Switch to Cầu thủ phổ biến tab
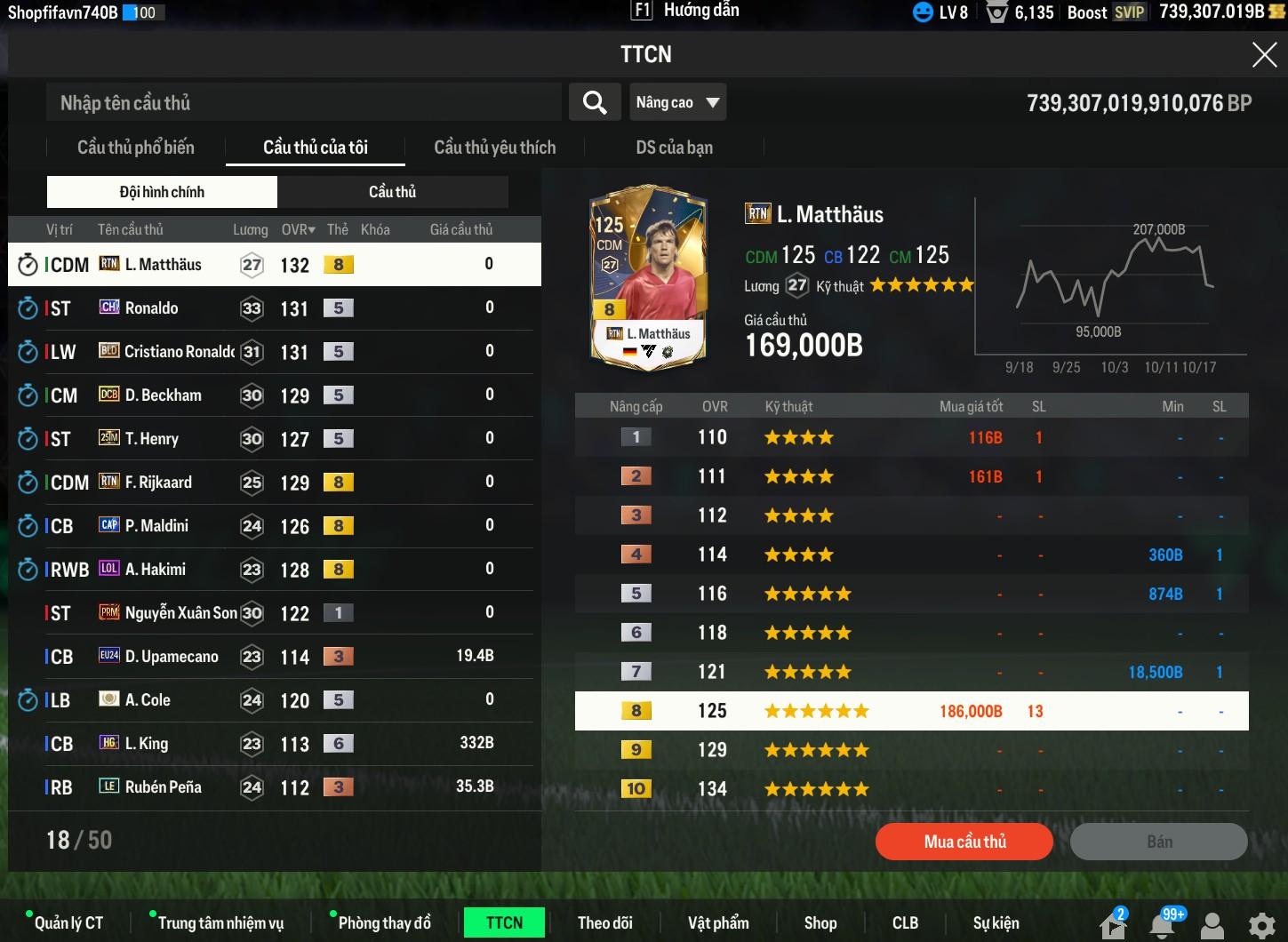Screen dimensions: 1288x942 135,148
